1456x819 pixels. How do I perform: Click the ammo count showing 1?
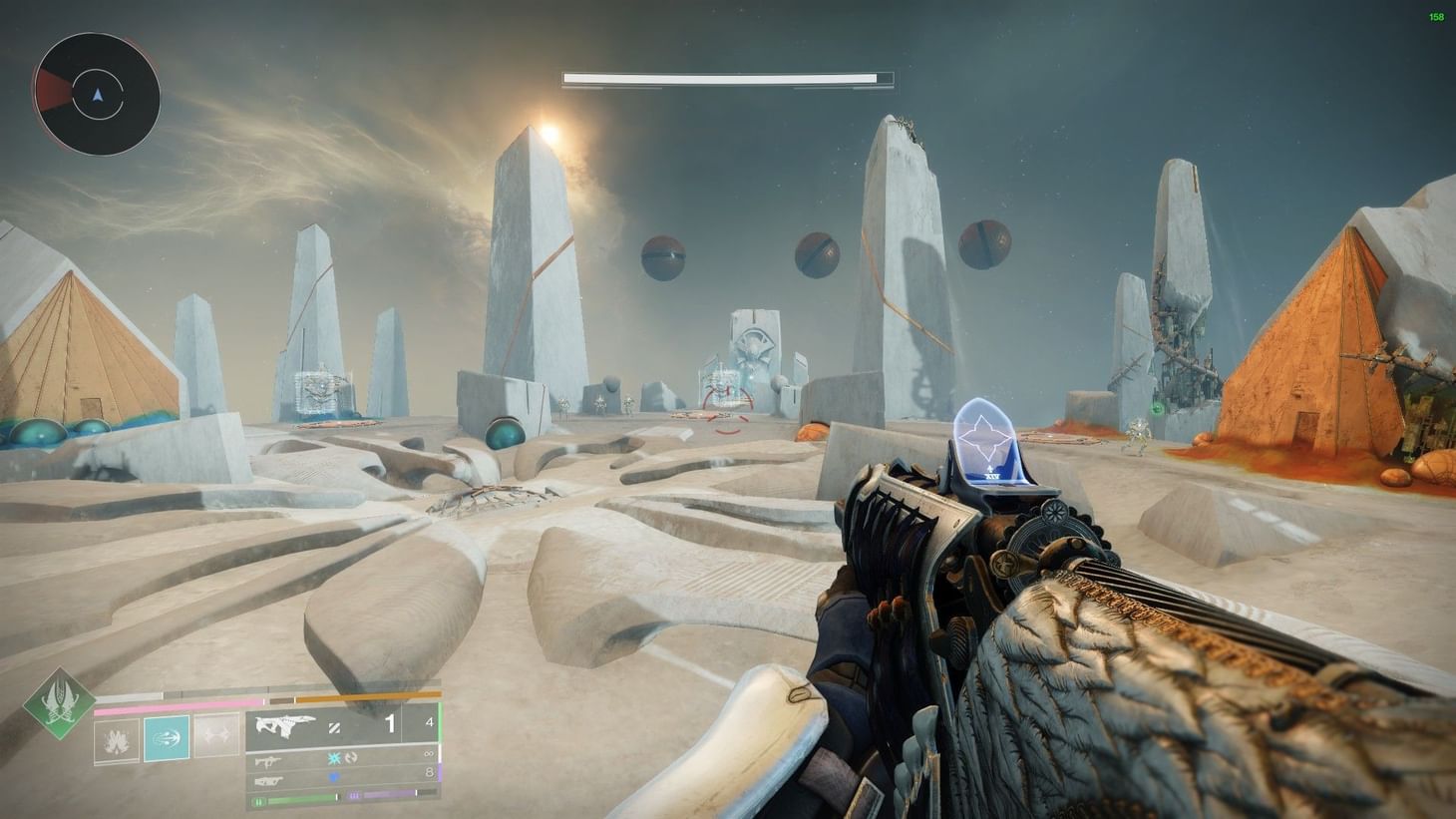point(390,724)
